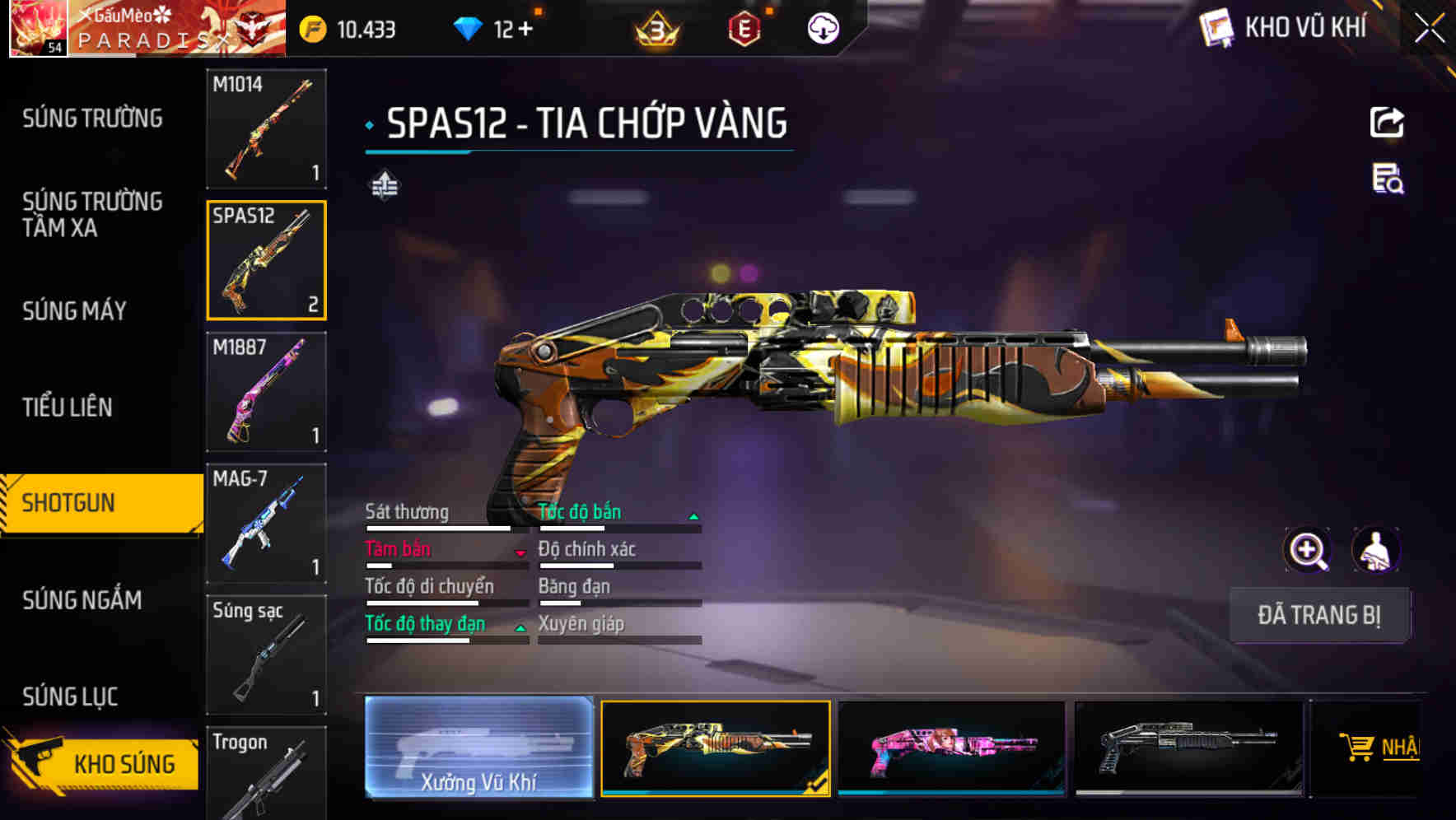Zoom in with the magnifier icon
Image resolution: width=1456 pixels, height=820 pixels.
point(1307,550)
